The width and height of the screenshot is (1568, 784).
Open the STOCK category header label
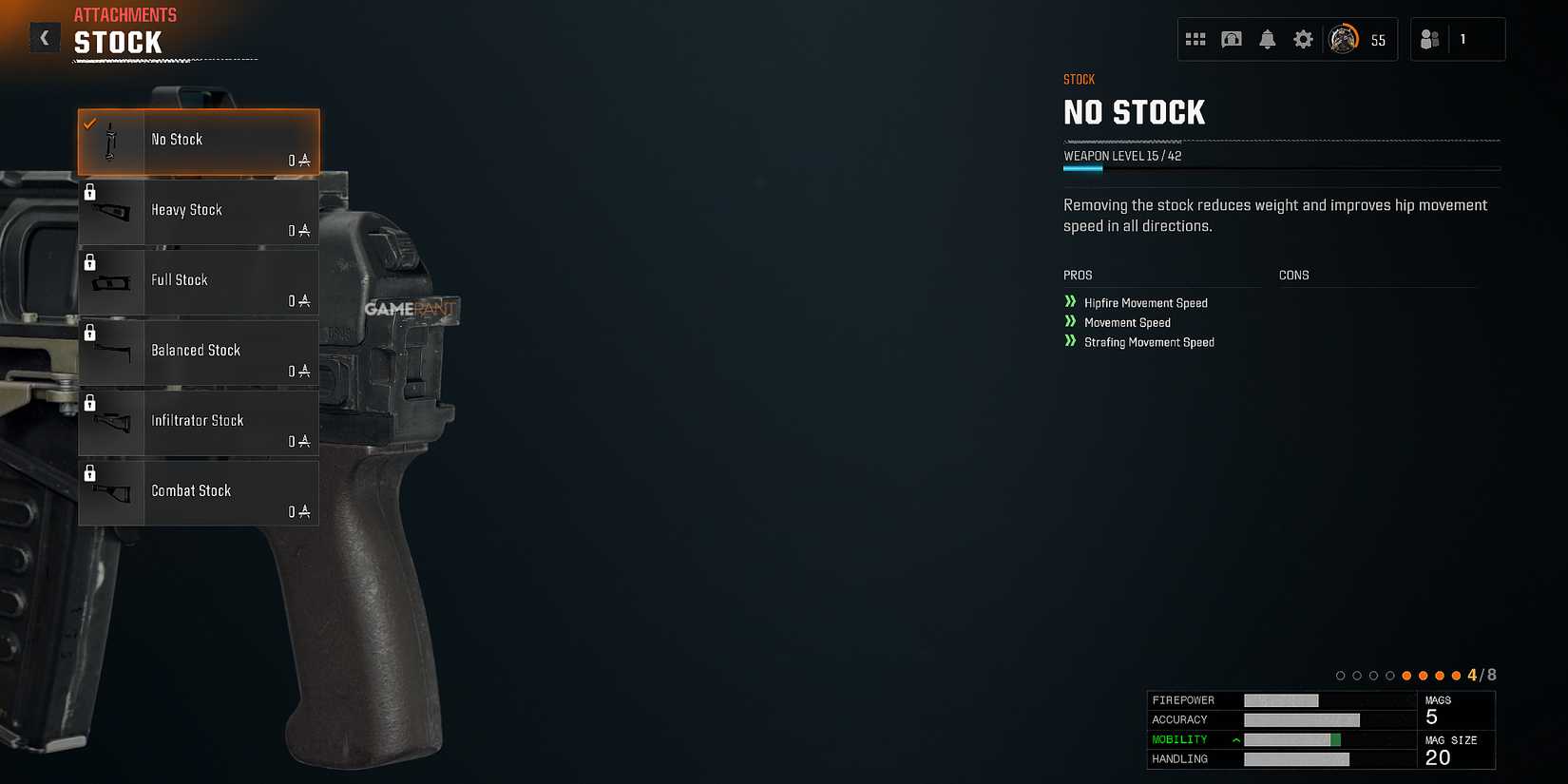[1079, 79]
